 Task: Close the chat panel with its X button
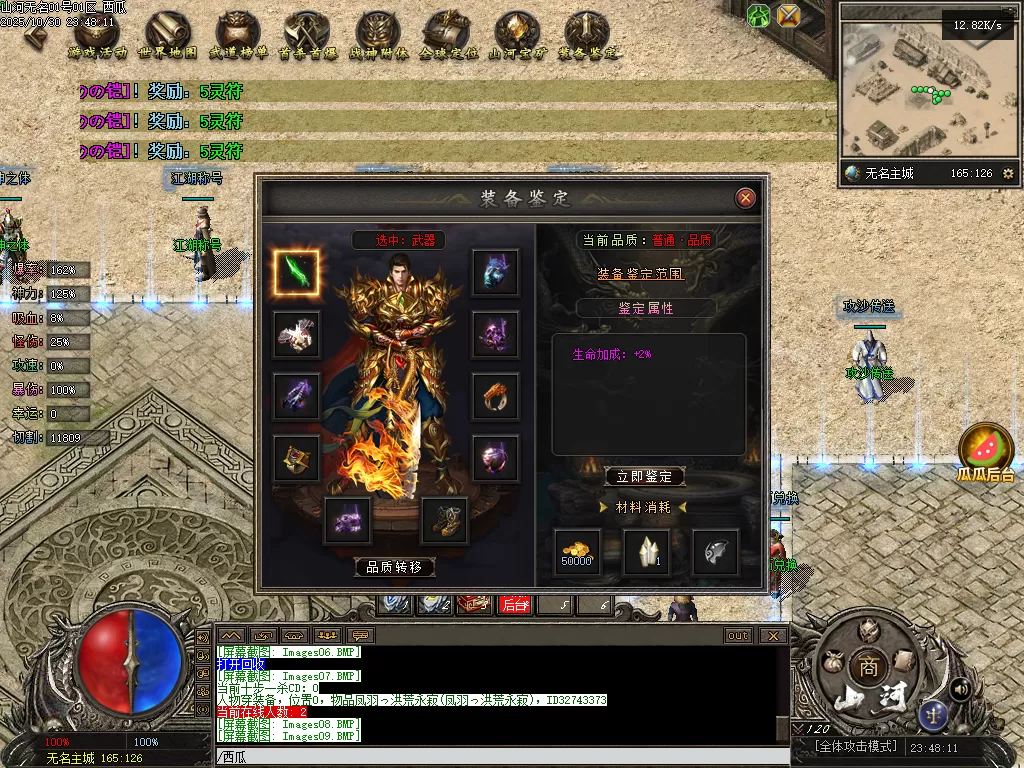coord(773,635)
